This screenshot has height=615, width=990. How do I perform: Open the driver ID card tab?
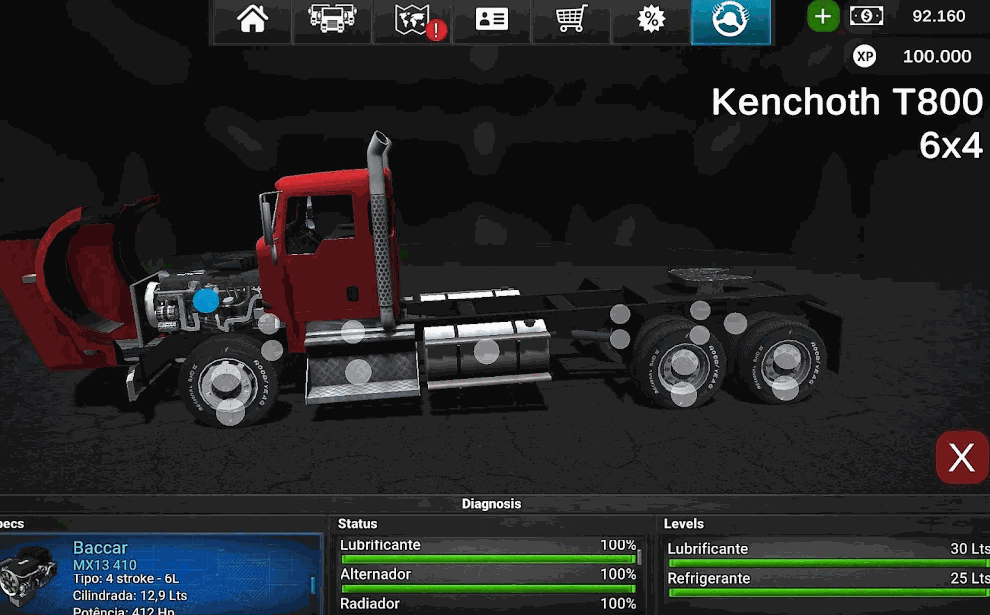tap(491, 21)
